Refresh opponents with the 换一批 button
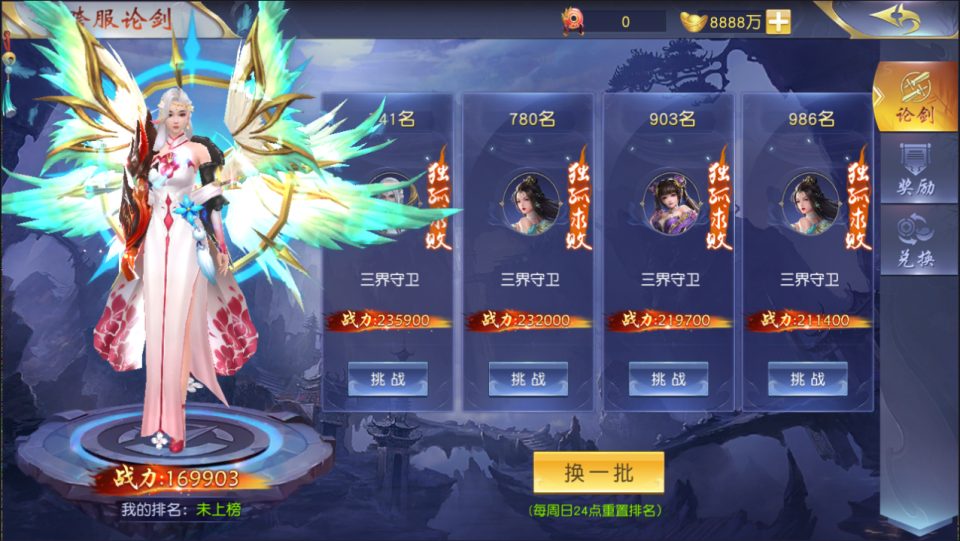This screenshot has height=541, width=960. coord(598,473)
